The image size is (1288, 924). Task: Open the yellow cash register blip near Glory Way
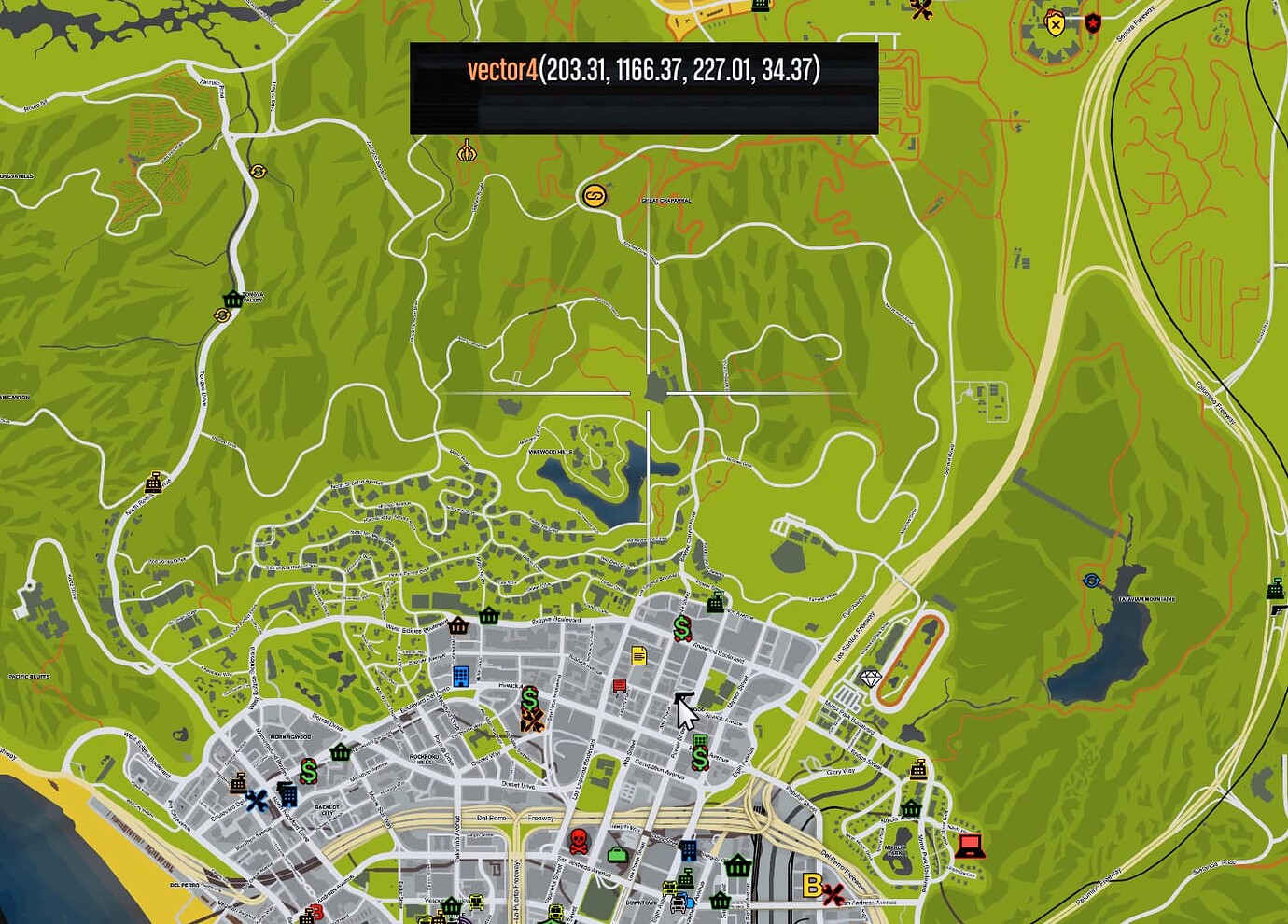pos(919,770)
